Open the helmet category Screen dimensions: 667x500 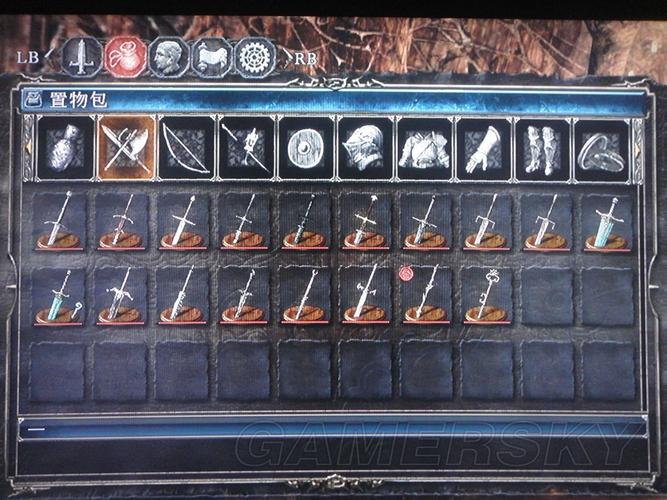(365, 149)
